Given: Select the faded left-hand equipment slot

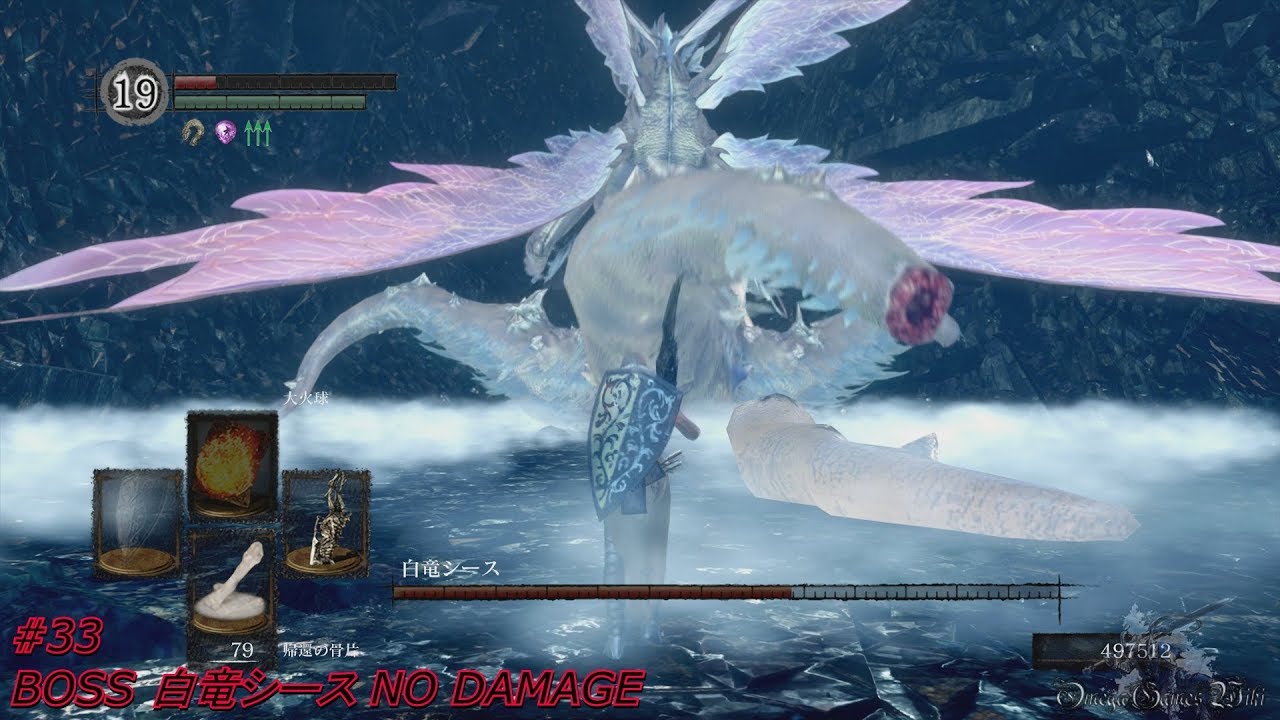Looking at the screenshot, I should 138,523.
